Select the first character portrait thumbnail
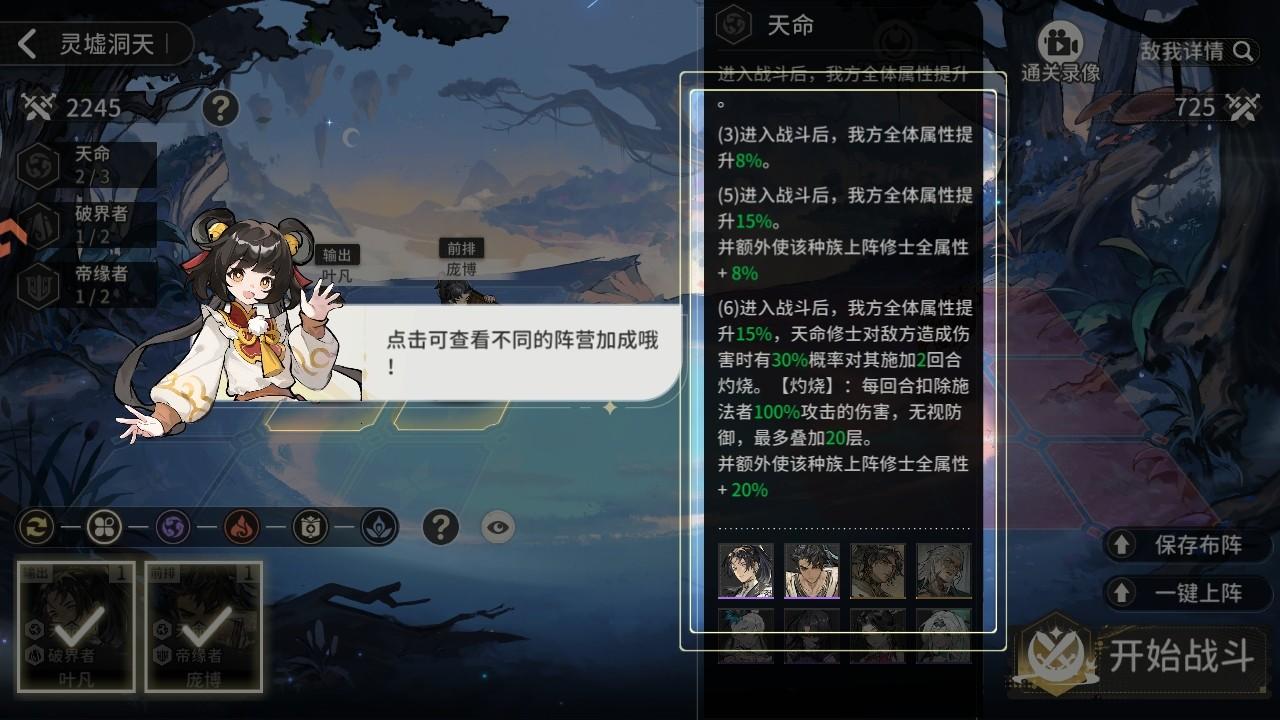Screen dimensions: 1280x720 point(746,572)
